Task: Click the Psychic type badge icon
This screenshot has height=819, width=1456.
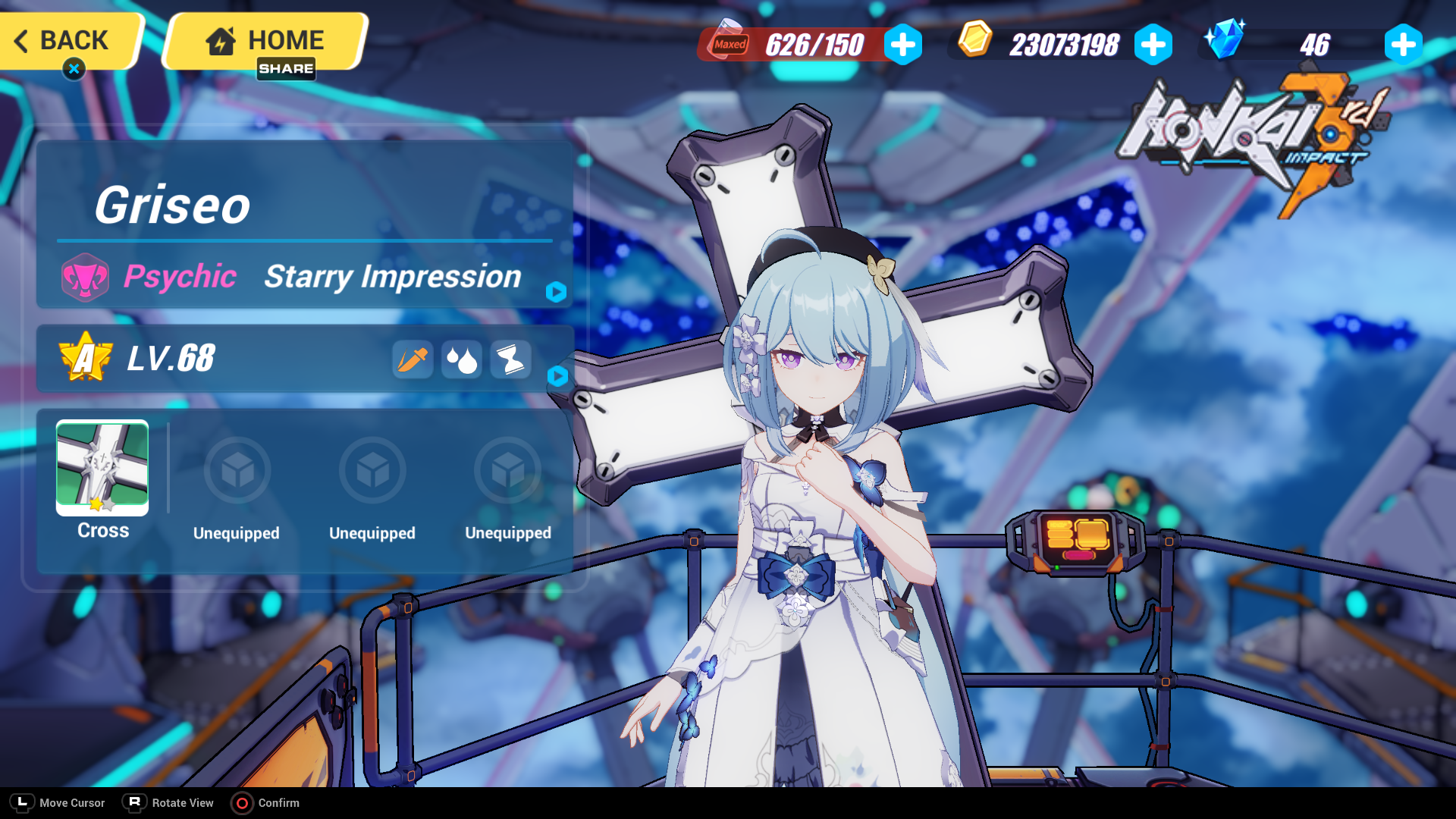Action: pos(86,276)
